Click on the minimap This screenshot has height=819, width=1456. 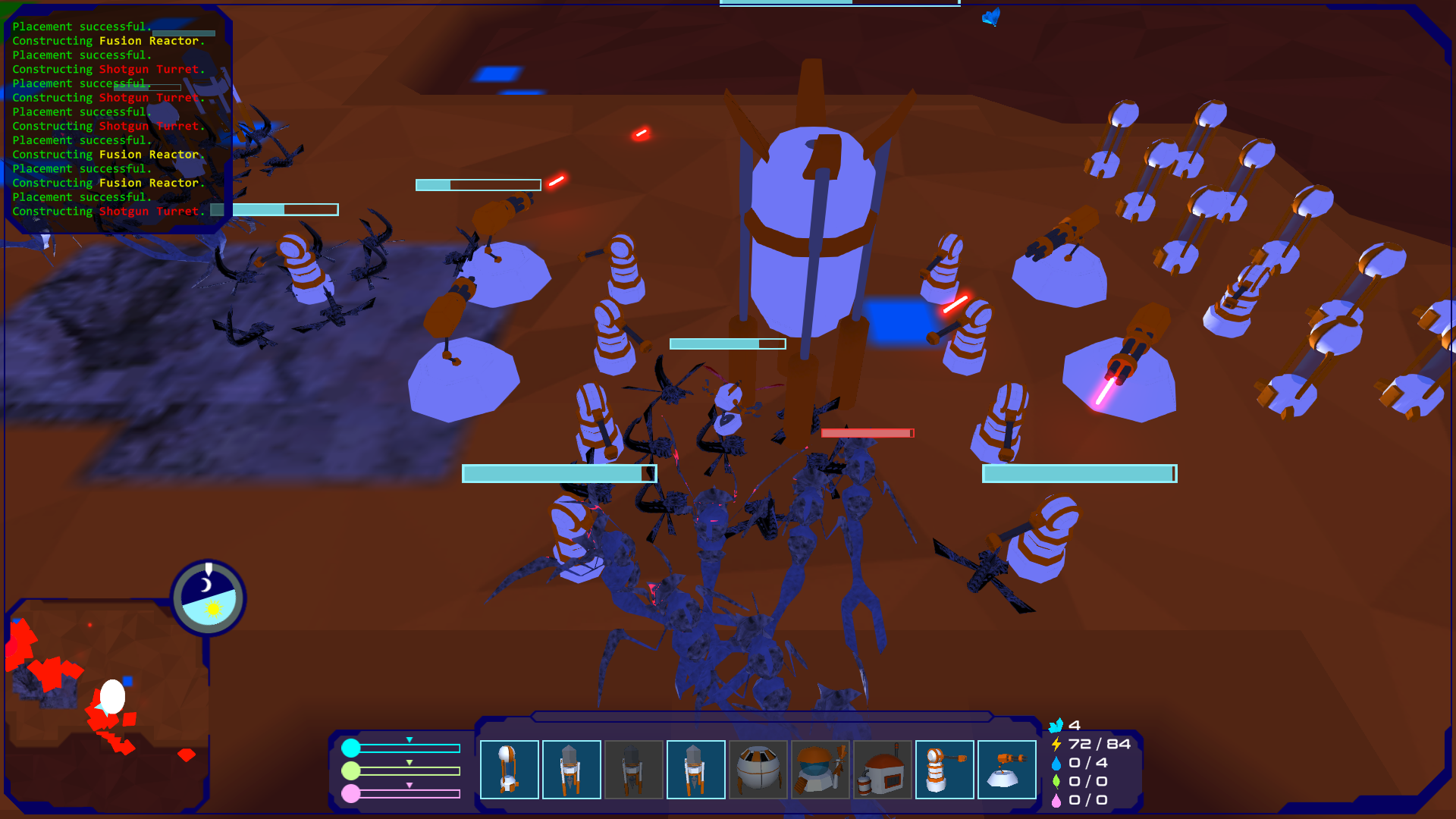point(106,705)
